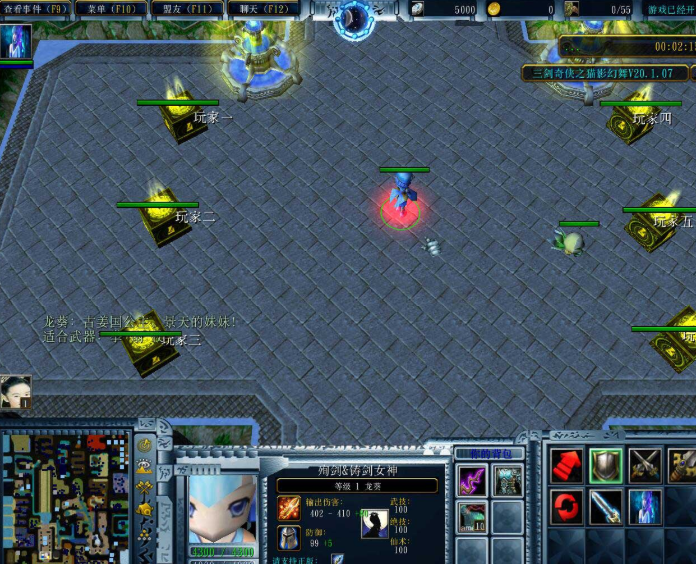Choose the crossed swords attack command
This screenshot has width=696, height=564.
pos(645,465)
